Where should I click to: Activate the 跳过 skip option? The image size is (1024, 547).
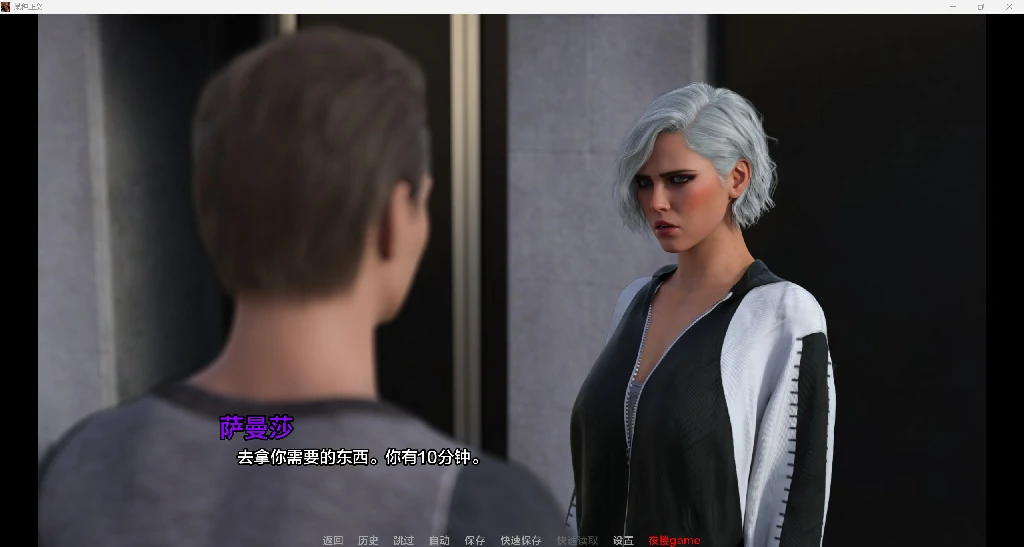pos(404,540)
